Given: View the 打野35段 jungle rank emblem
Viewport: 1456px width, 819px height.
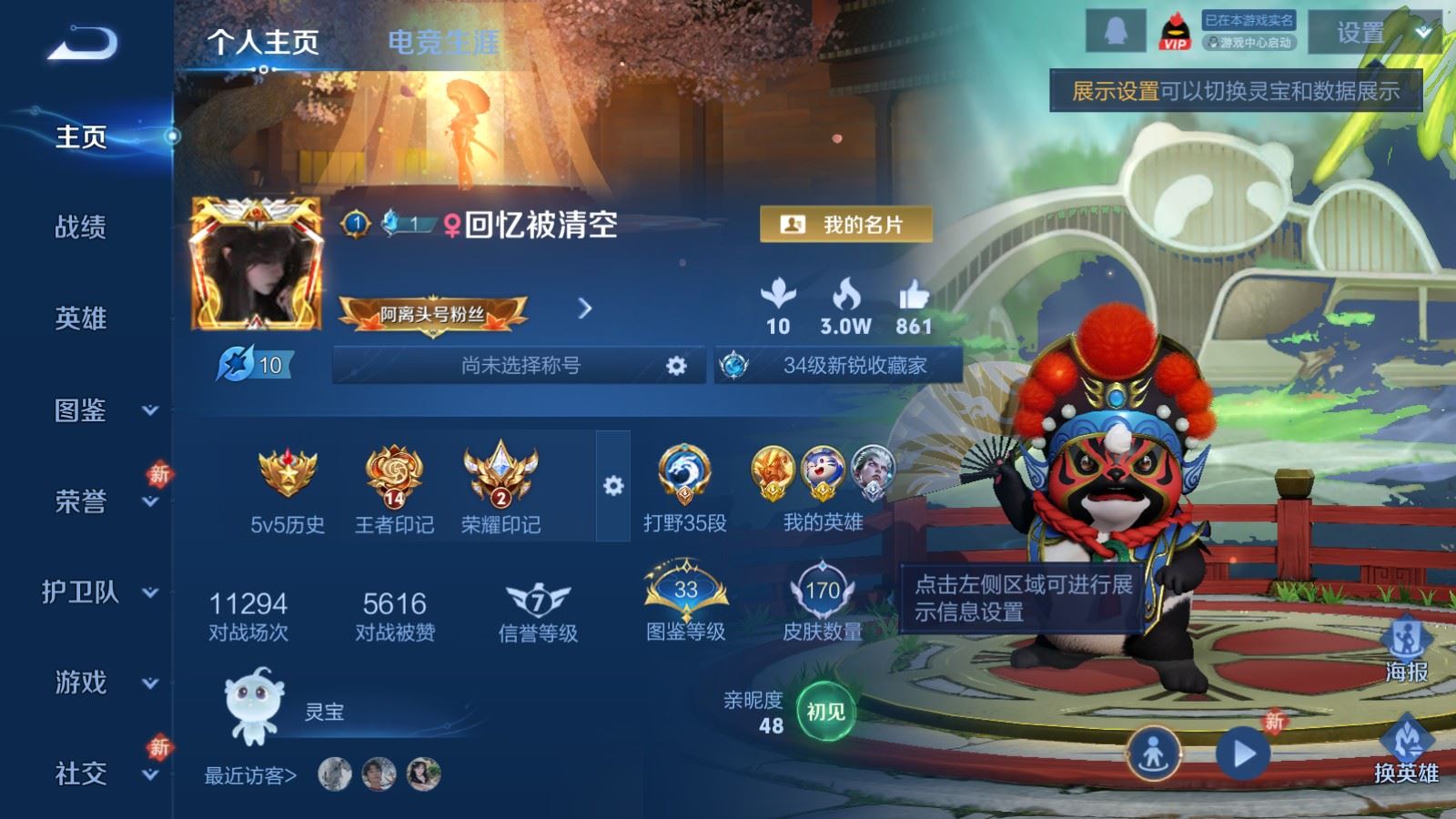Looking at the screenshot, I should coord(683,472).
